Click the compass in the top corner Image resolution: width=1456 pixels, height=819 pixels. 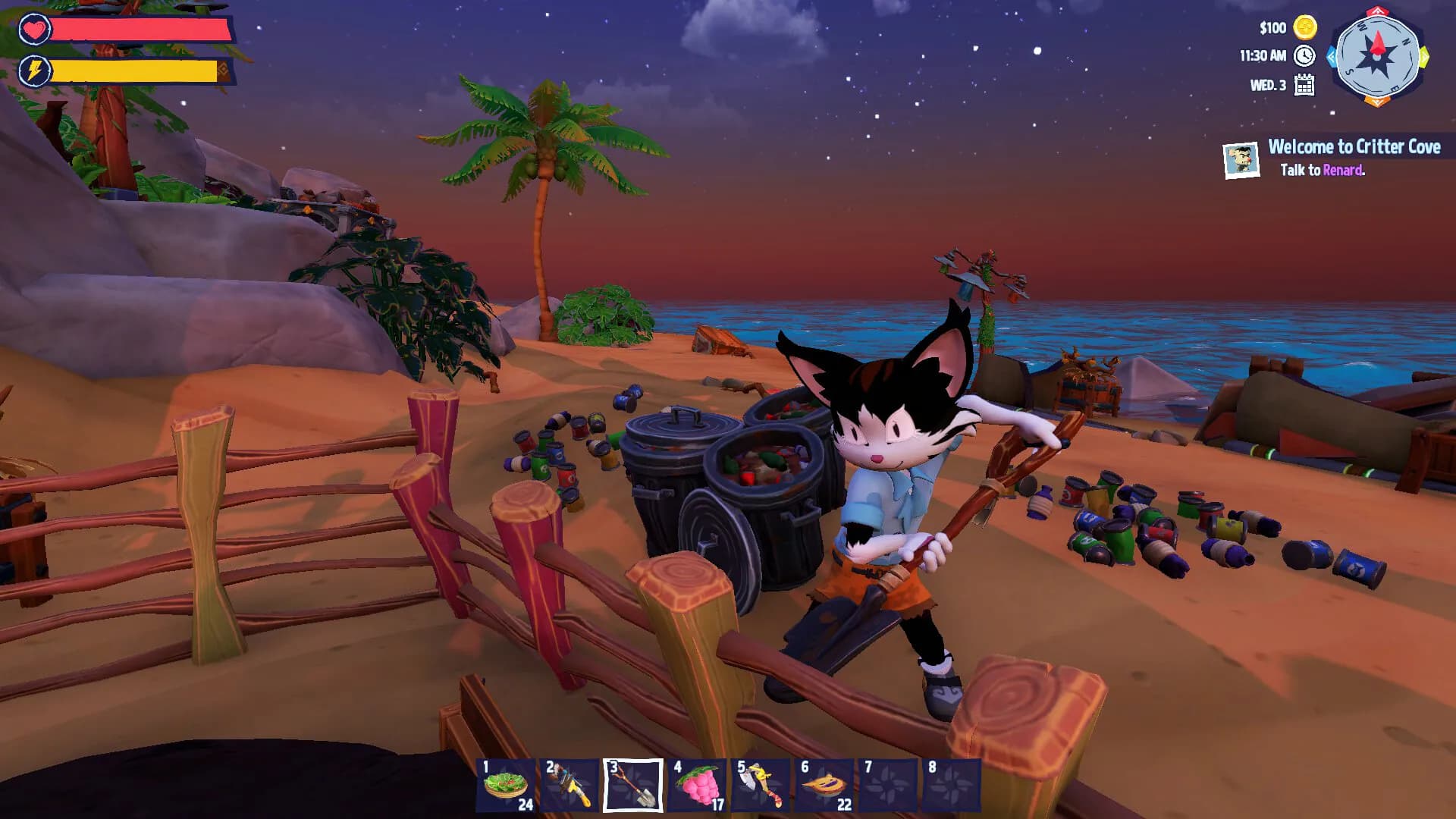coord(1376,57)
